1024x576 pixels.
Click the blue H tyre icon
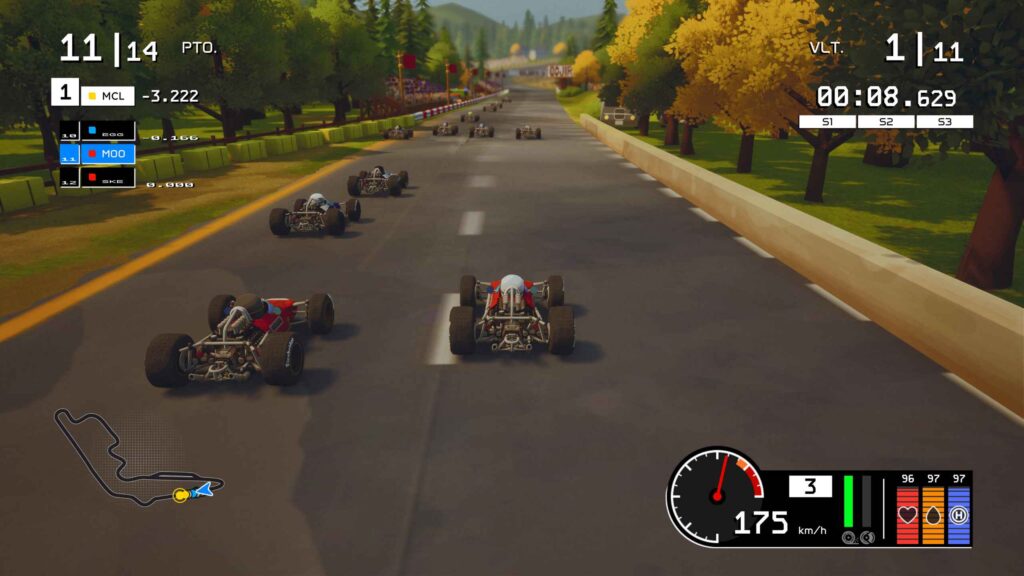959,515
